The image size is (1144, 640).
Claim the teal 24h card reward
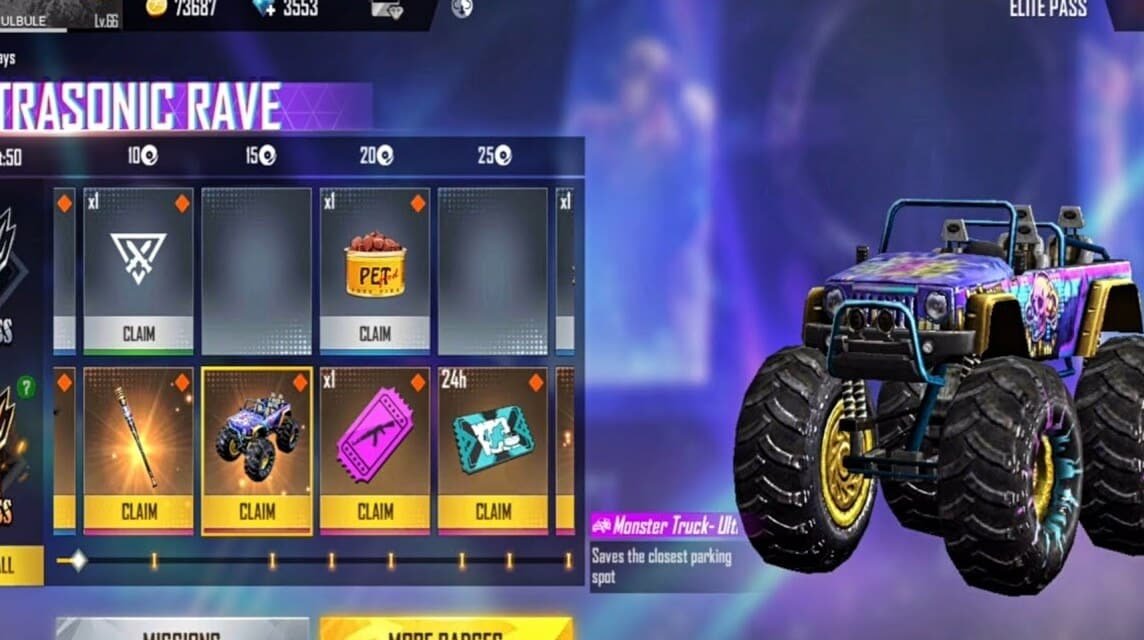[x=493, y=512]
